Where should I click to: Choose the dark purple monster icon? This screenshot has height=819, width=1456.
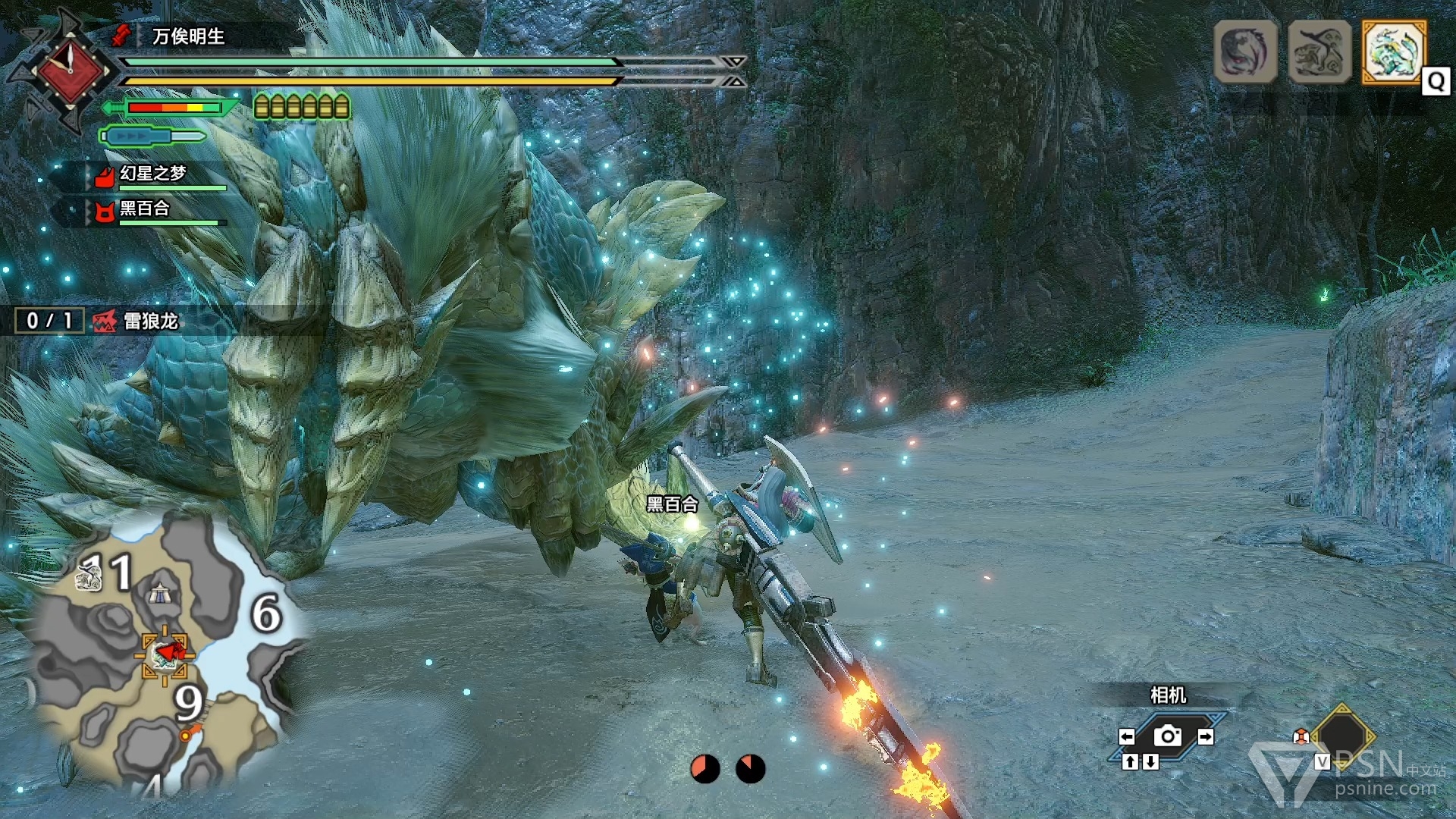pyautogui.click(x=1245, y=52)
